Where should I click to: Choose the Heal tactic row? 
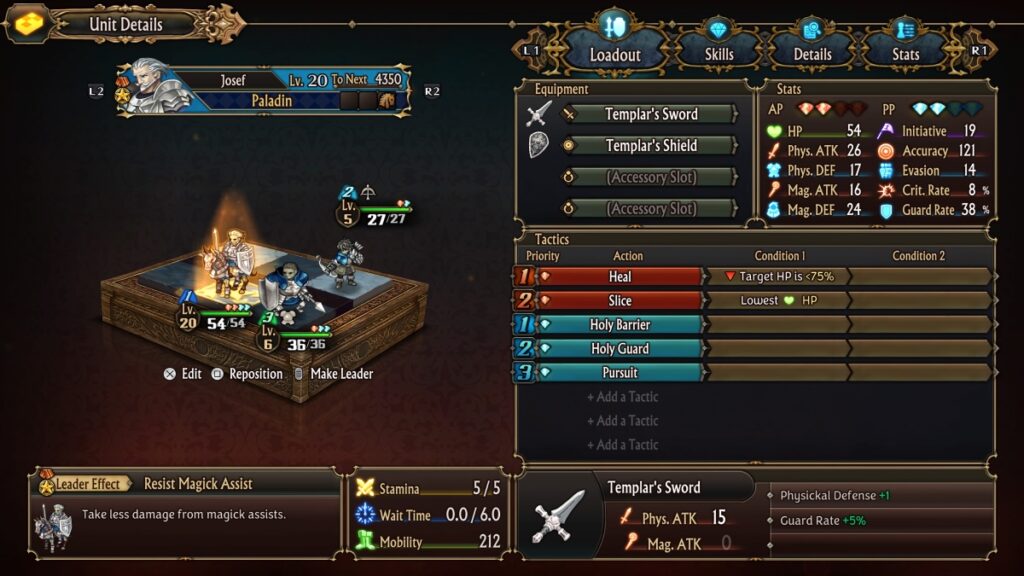tap(620, 277)
